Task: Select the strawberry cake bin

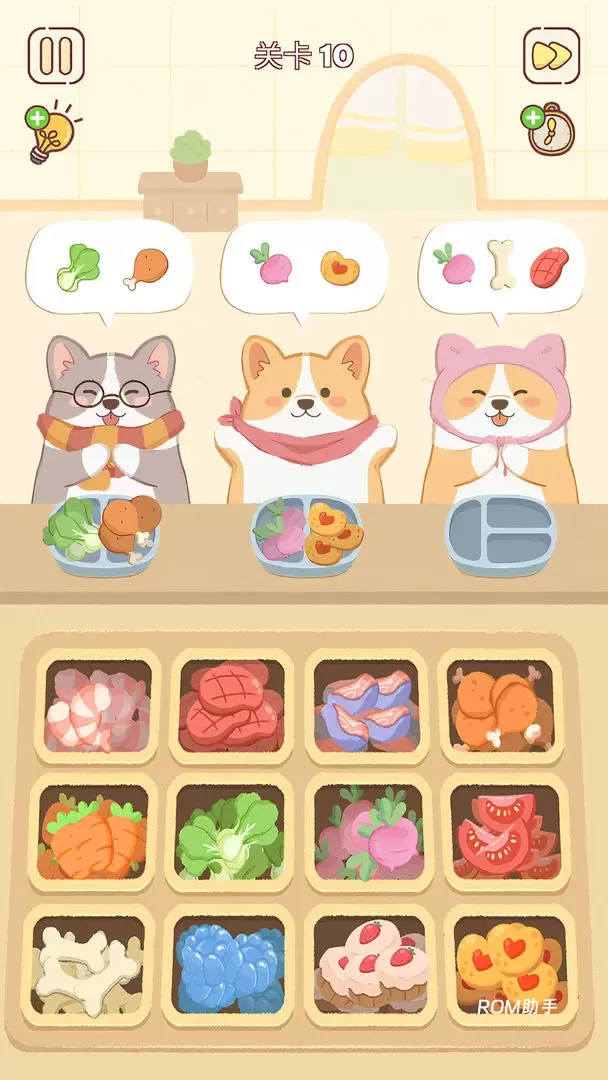Action: 367,961
